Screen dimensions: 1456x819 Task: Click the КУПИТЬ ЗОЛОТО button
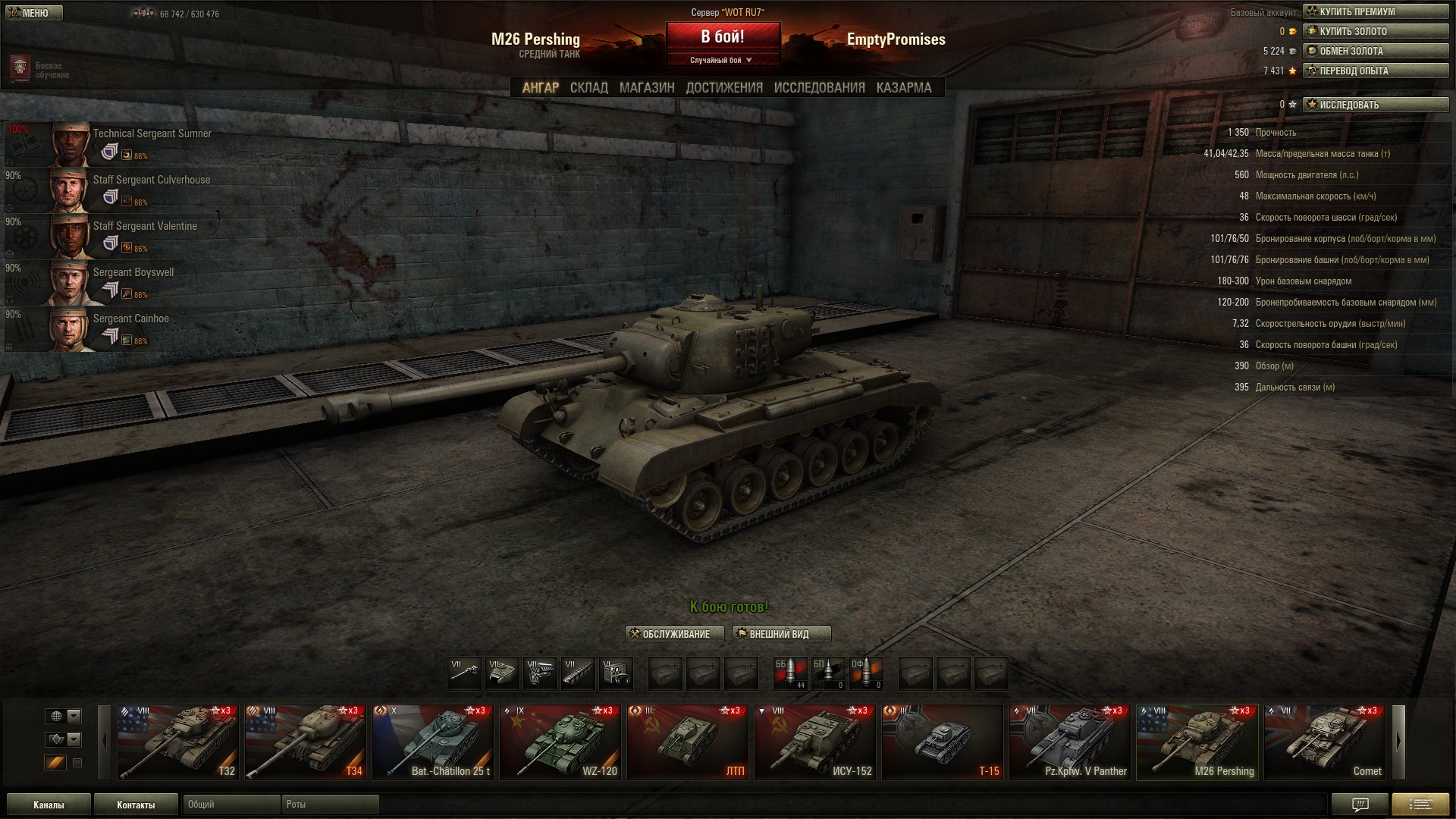coord(1375,31)
